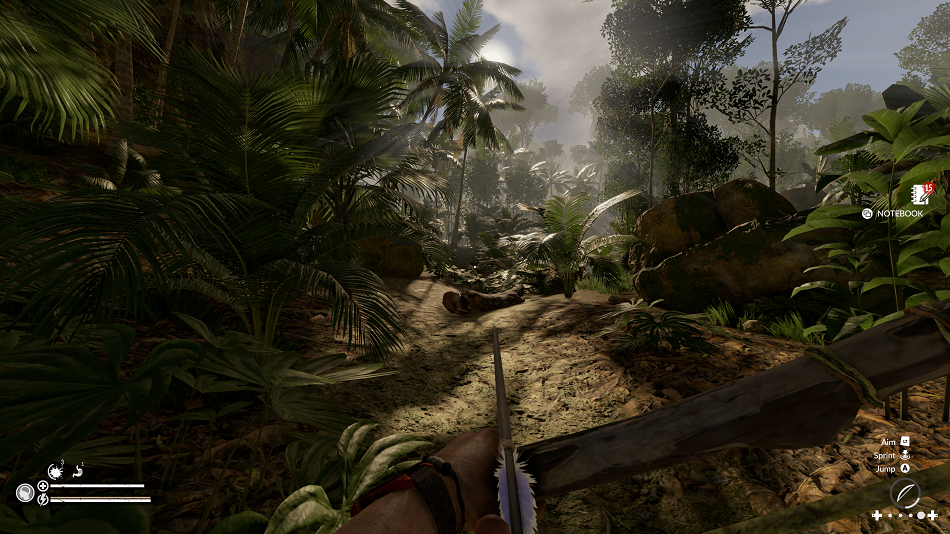Click the head-shaped sanity status icon
Viewport: 950px width, 534px height.
click(x=25, y=492)
